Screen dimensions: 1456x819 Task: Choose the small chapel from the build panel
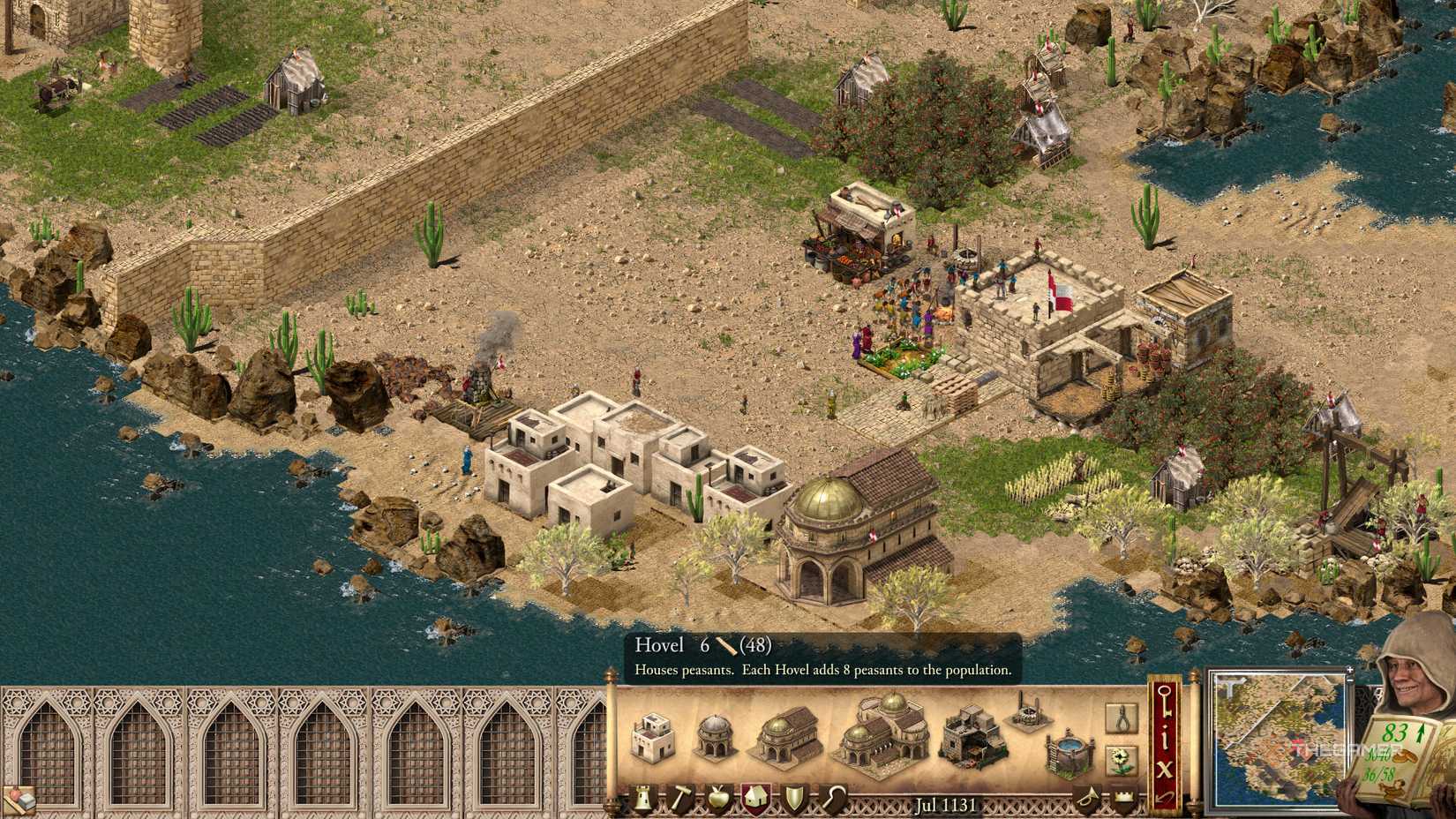click(x=715, y=734)
